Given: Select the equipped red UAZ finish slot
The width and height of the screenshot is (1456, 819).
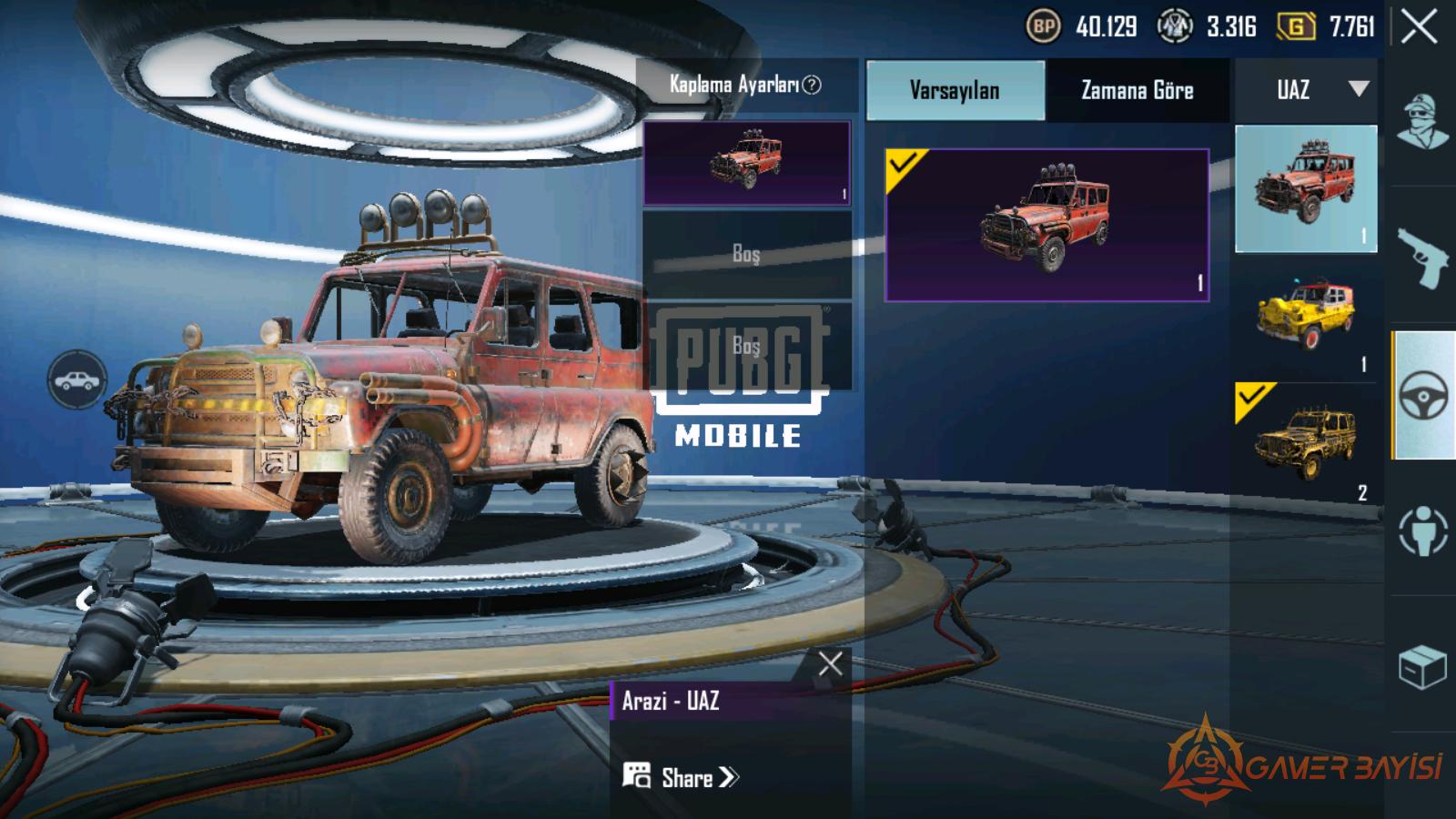Looking at the screenshot, I should [746, 164].
